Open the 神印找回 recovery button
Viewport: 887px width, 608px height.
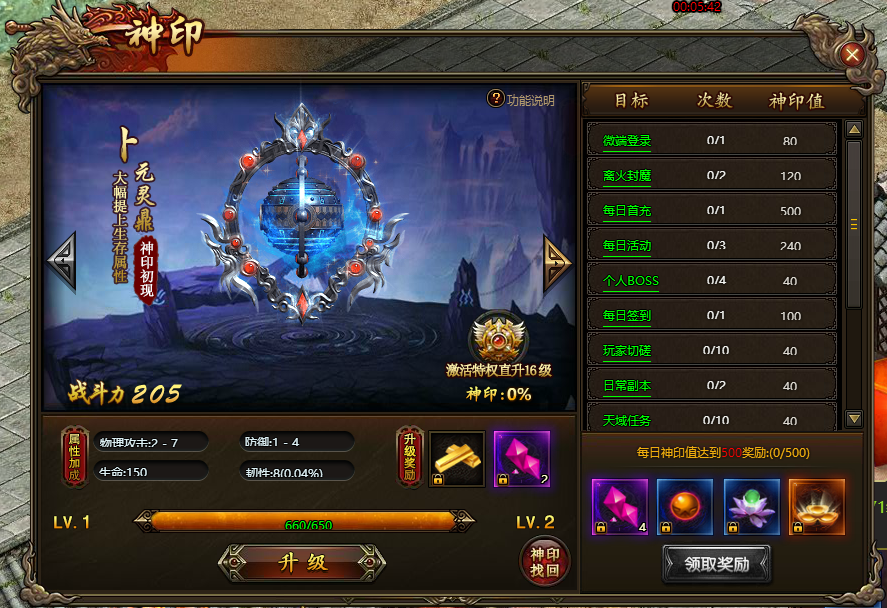(x=545, y=561)
